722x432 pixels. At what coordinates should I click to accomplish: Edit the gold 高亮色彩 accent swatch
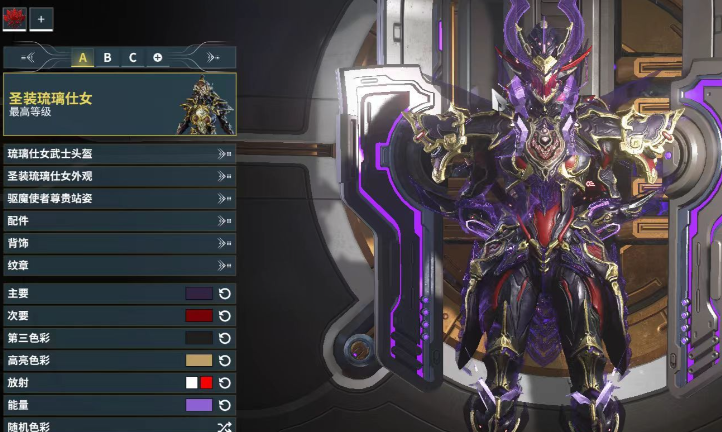coord(199,360)
